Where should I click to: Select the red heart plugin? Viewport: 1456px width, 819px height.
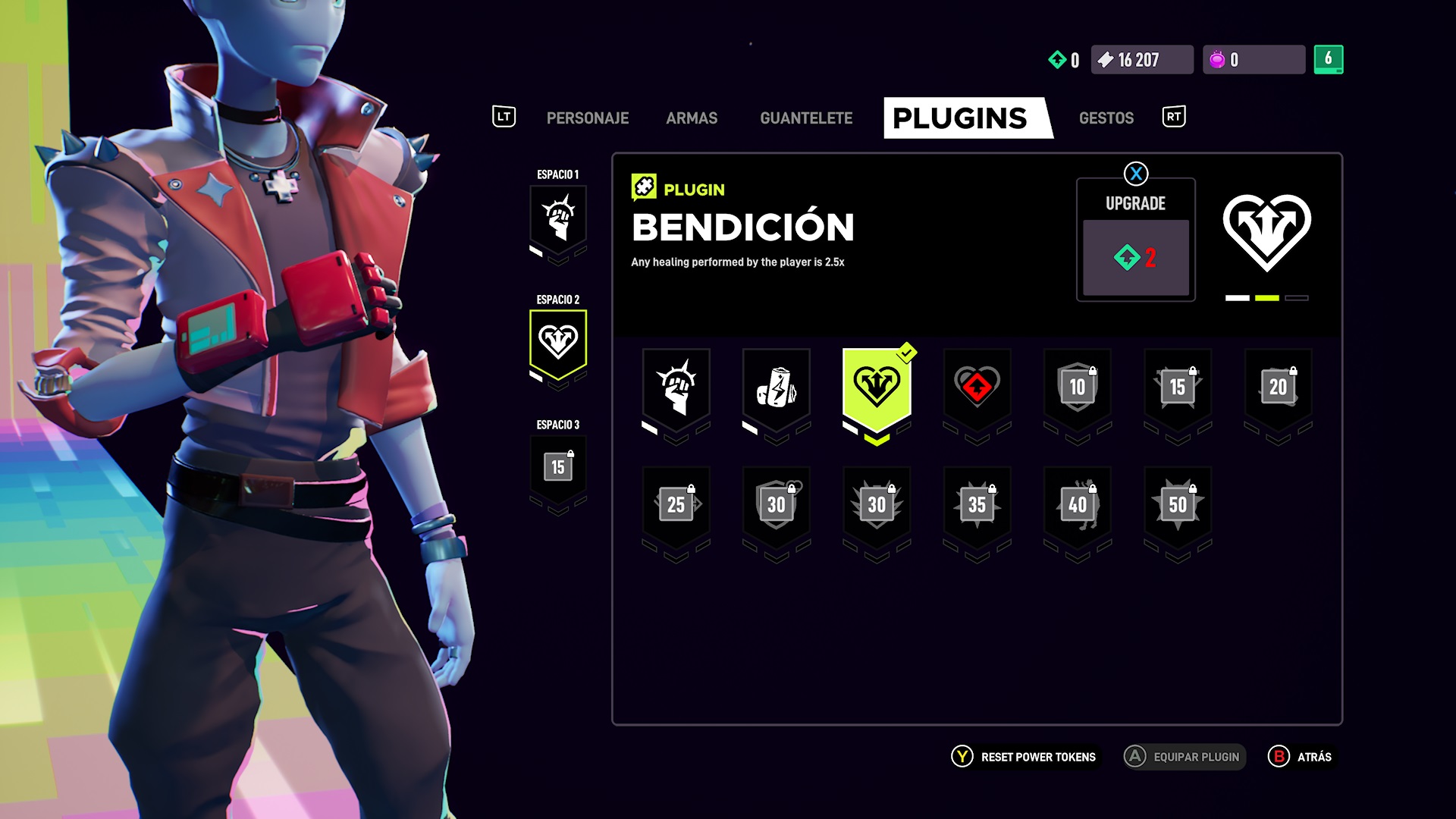pos(977,388)
